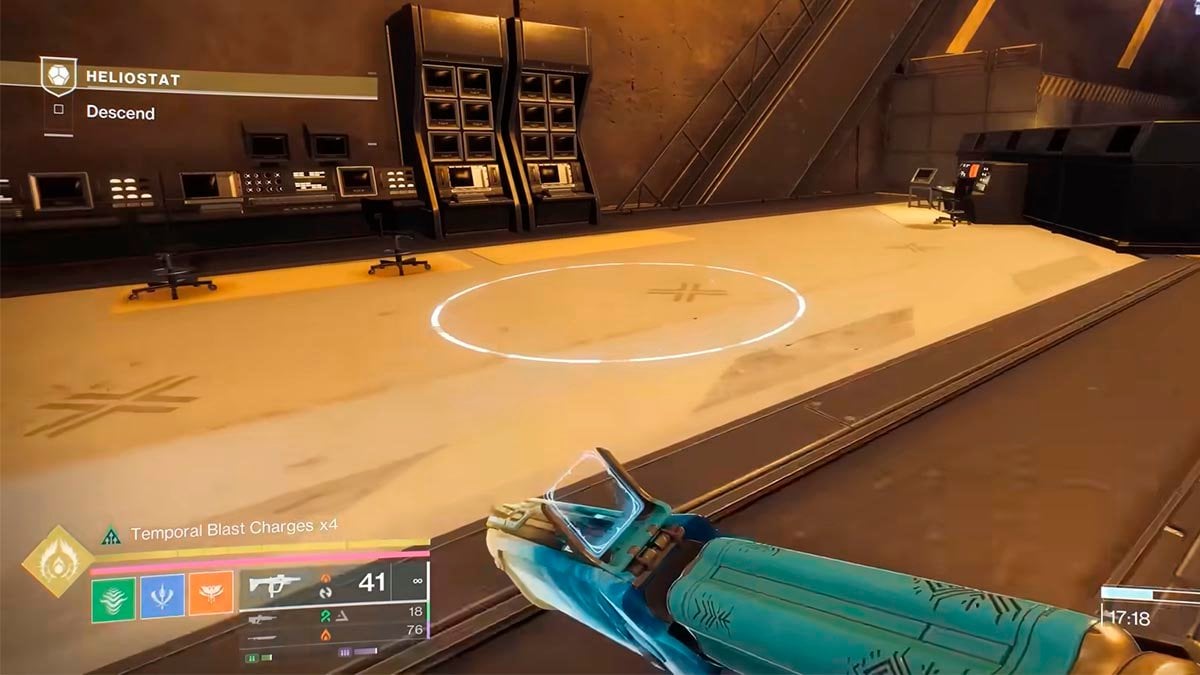This screenshot has width=1200, height=675.
Task: Select the Descend objective step
Action: pyautogui.click(x=120, y=112)
